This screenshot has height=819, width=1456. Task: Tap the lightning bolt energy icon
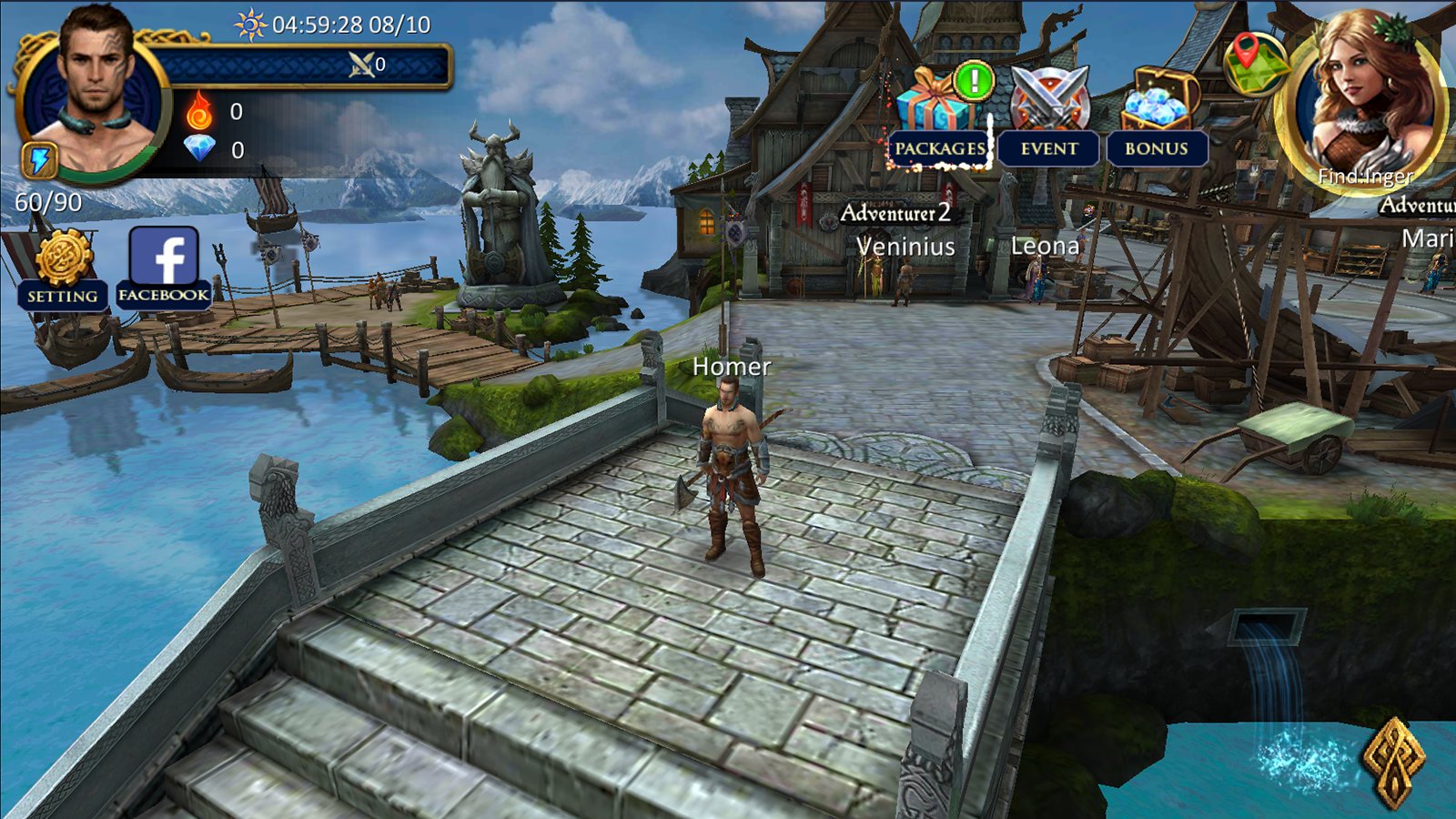tap(40, 160)
